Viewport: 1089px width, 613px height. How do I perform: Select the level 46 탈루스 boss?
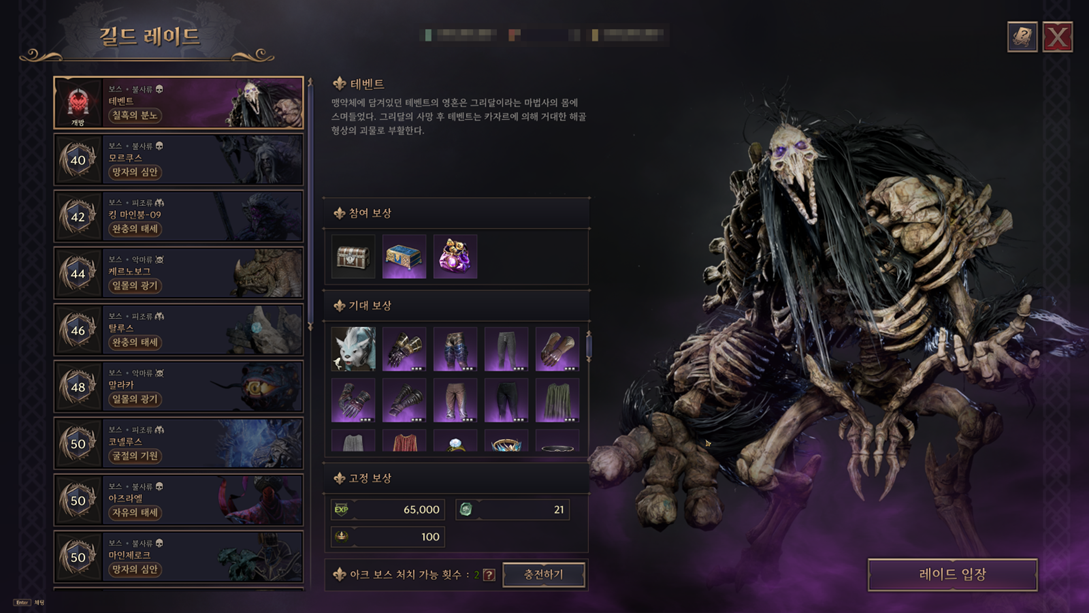coord(179,330)
